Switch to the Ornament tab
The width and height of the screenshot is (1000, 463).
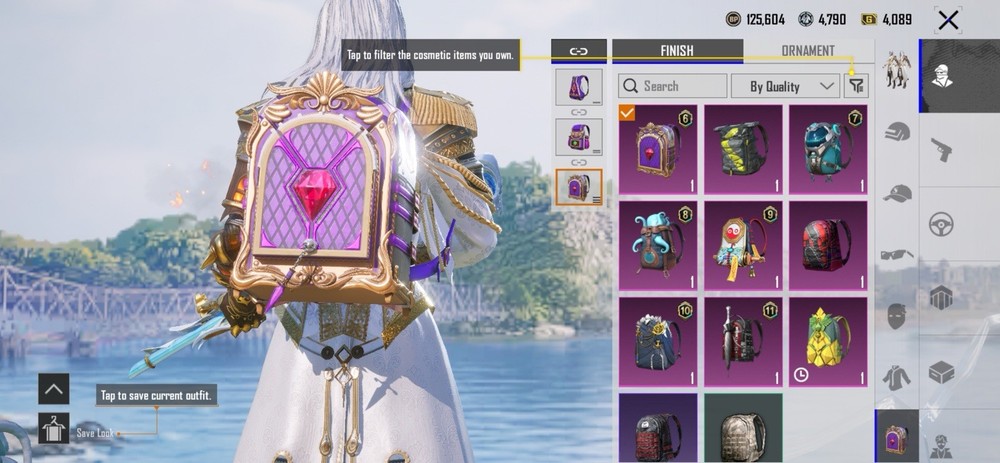[807, 51]
